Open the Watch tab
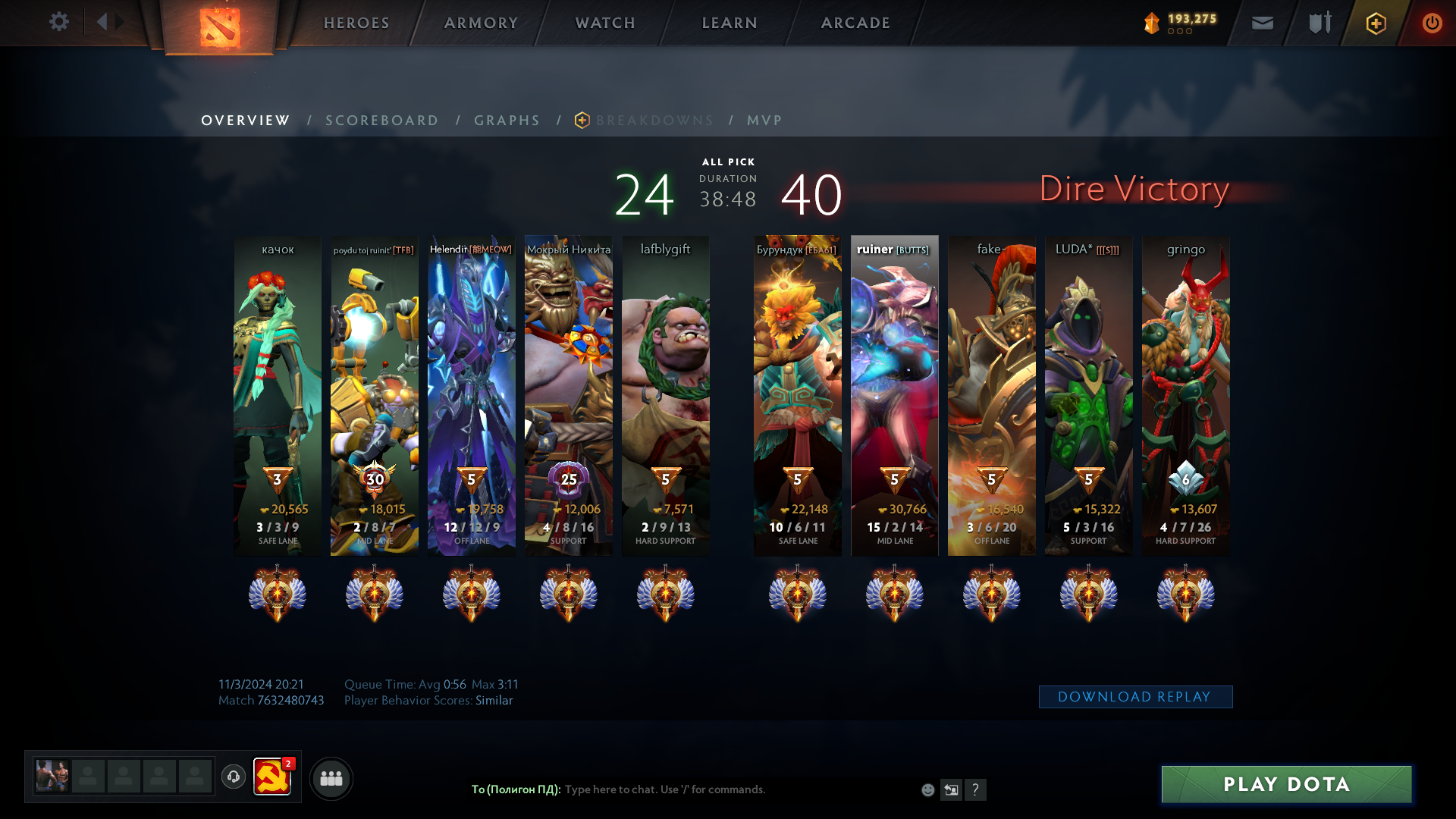This screenshot has height=819, width=1456. [605, 23]
